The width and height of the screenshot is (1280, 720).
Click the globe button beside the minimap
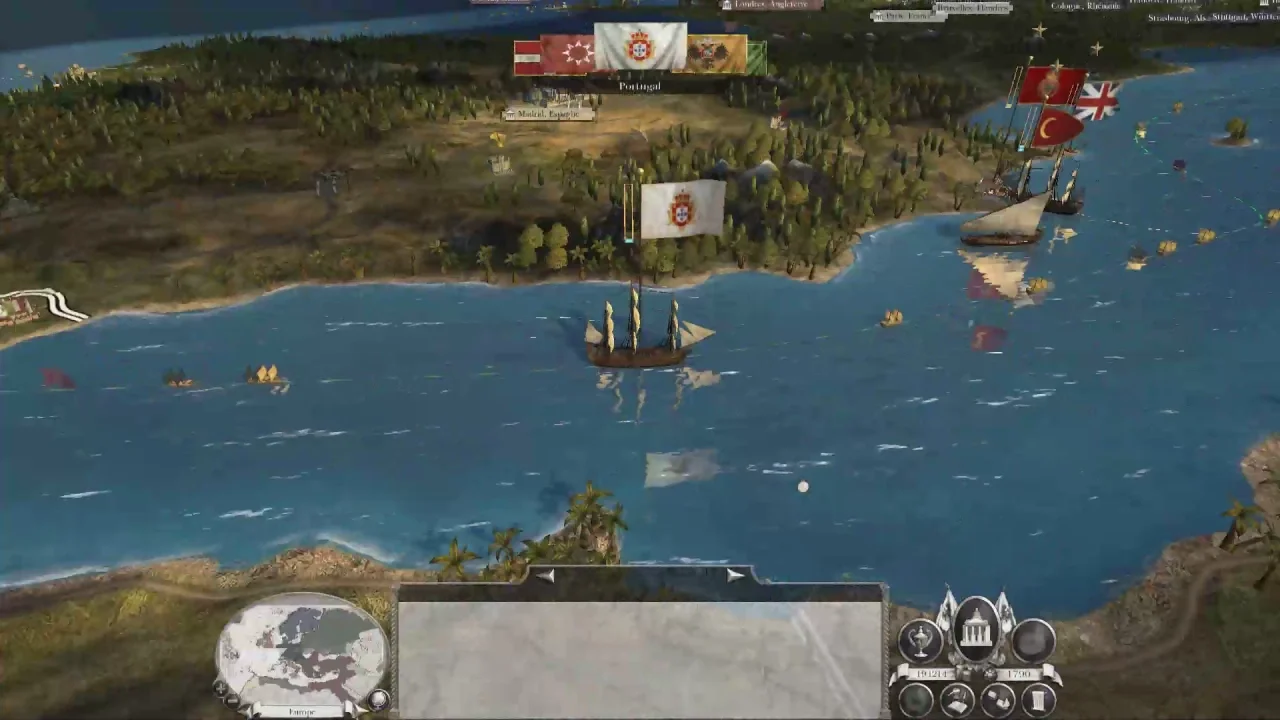(379, 699)
